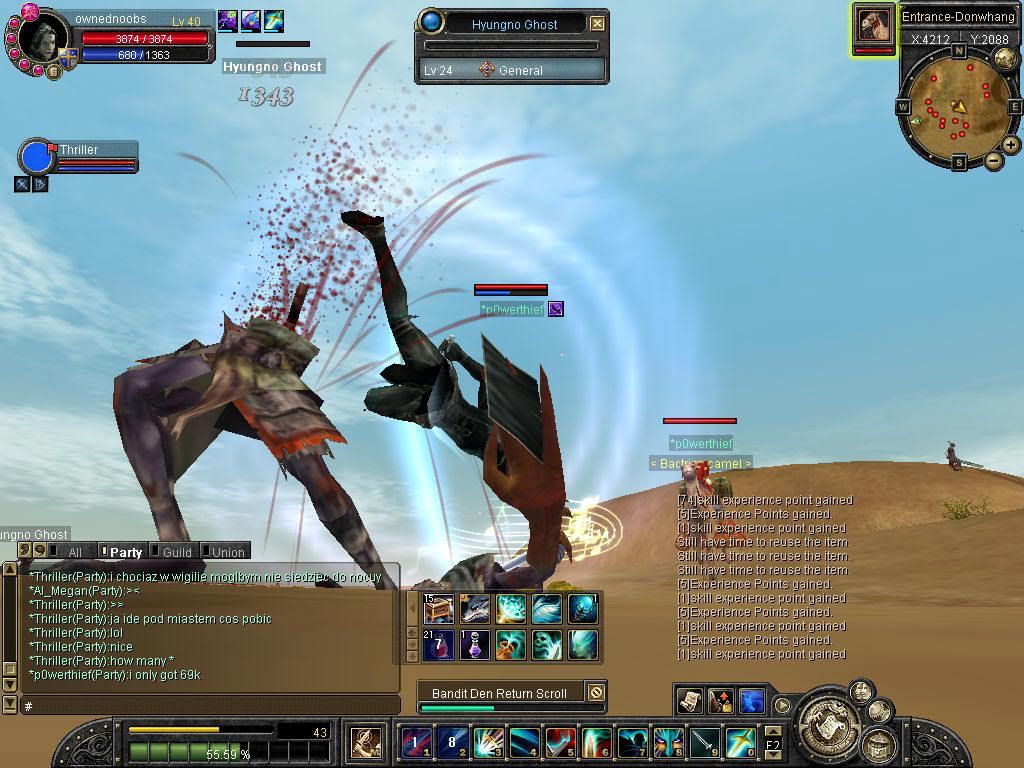Zoom out the minimap with minus button
This screenshot has height=768, width=1024.
coord(993,160)
